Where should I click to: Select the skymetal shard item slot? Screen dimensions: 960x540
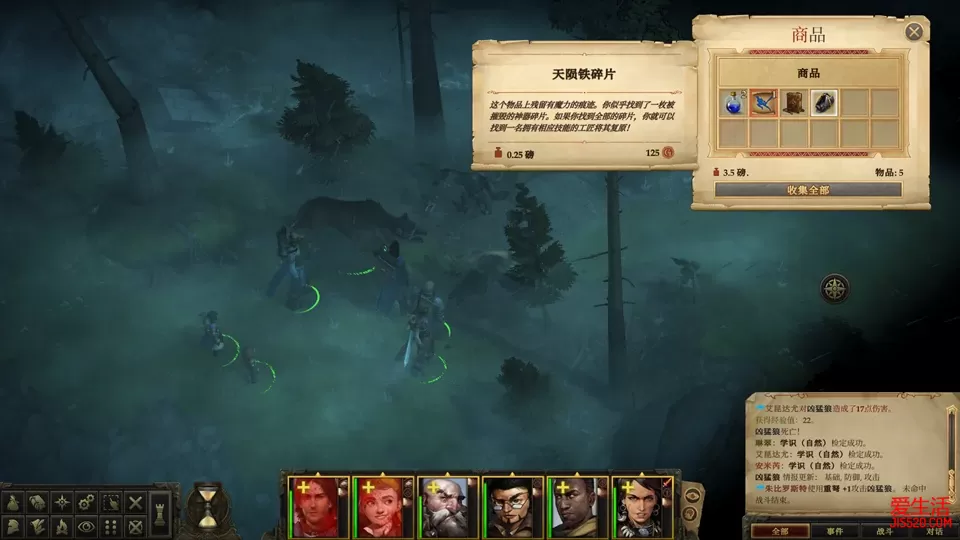coord(824,102)
